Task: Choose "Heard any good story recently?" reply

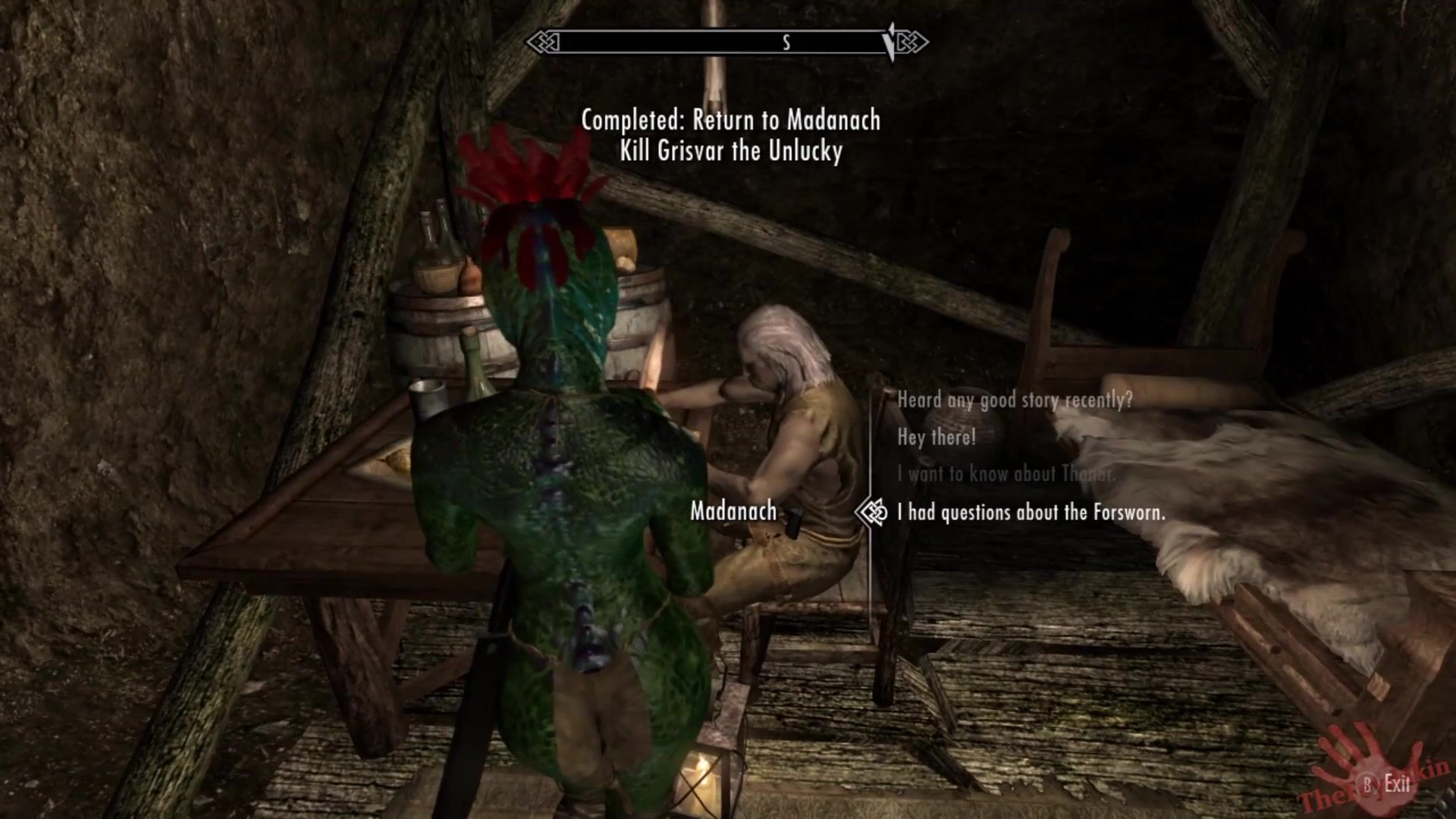Action: [1014, 400]
